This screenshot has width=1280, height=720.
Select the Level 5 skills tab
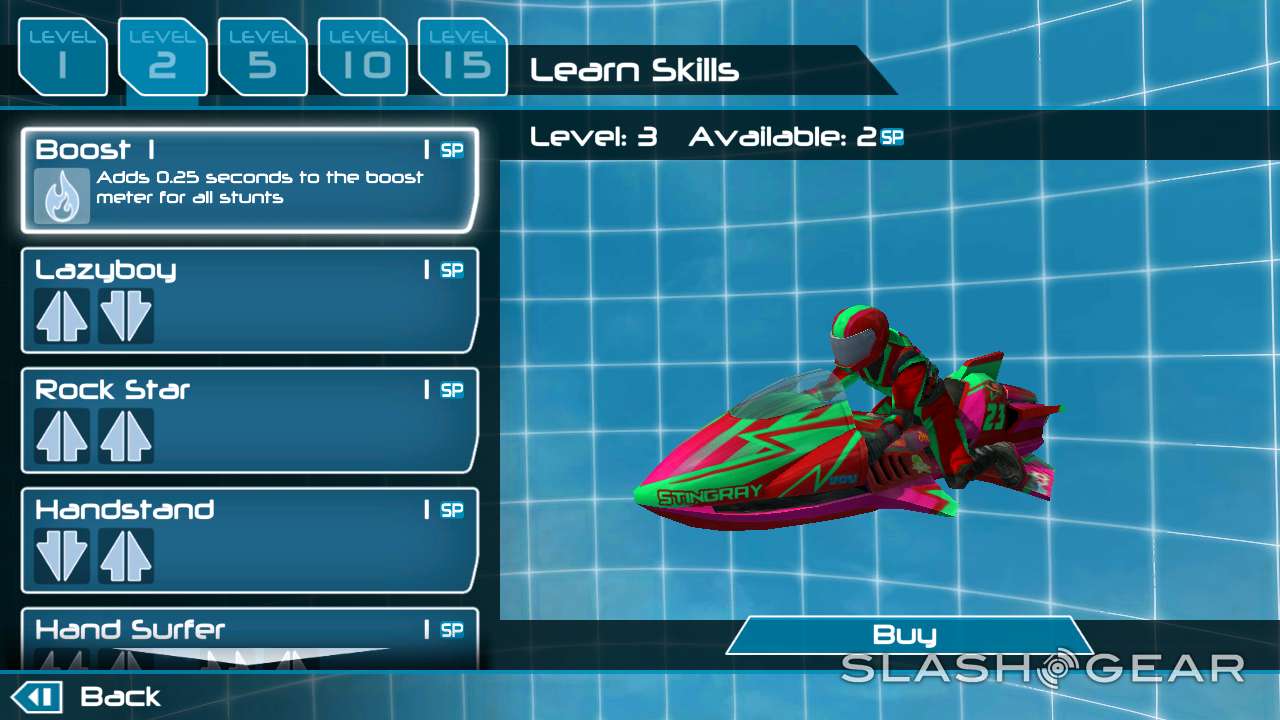pyautogui.click(x=262, y=58)
